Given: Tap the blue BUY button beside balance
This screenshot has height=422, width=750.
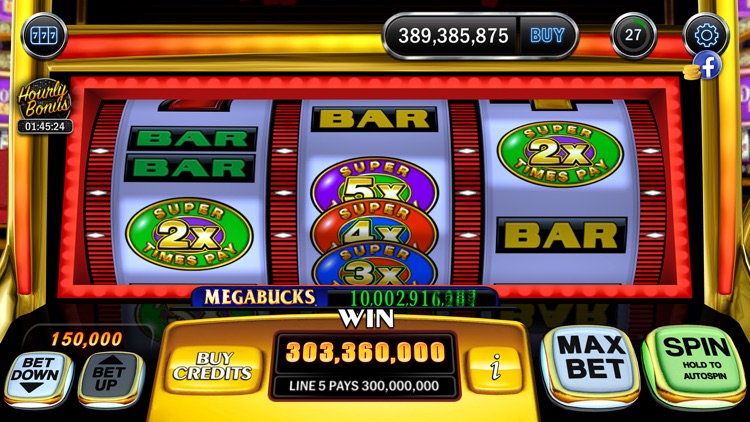Looking at the screenshot, I should (547, 36).
